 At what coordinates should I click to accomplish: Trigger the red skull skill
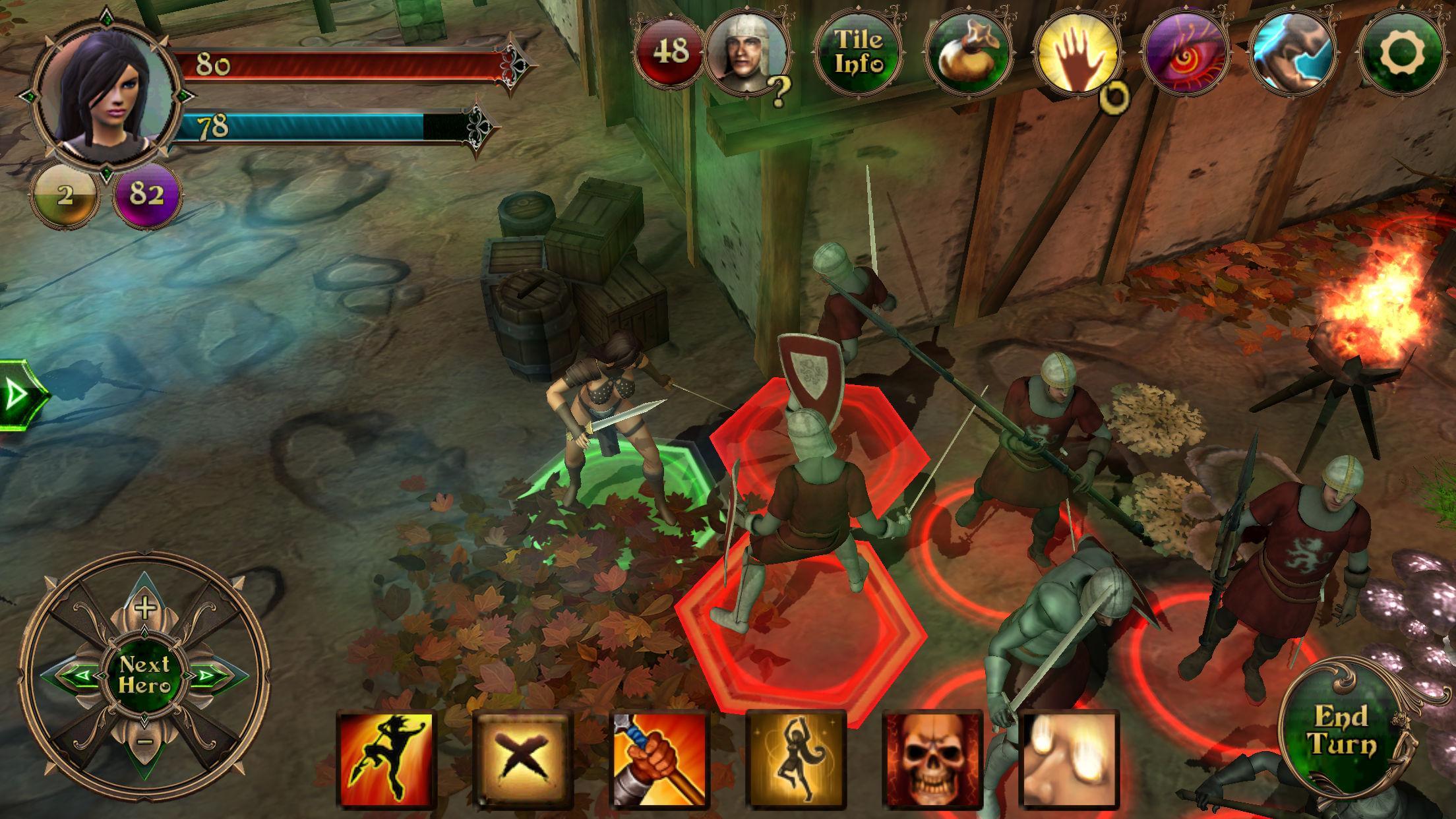click(932, 758)
